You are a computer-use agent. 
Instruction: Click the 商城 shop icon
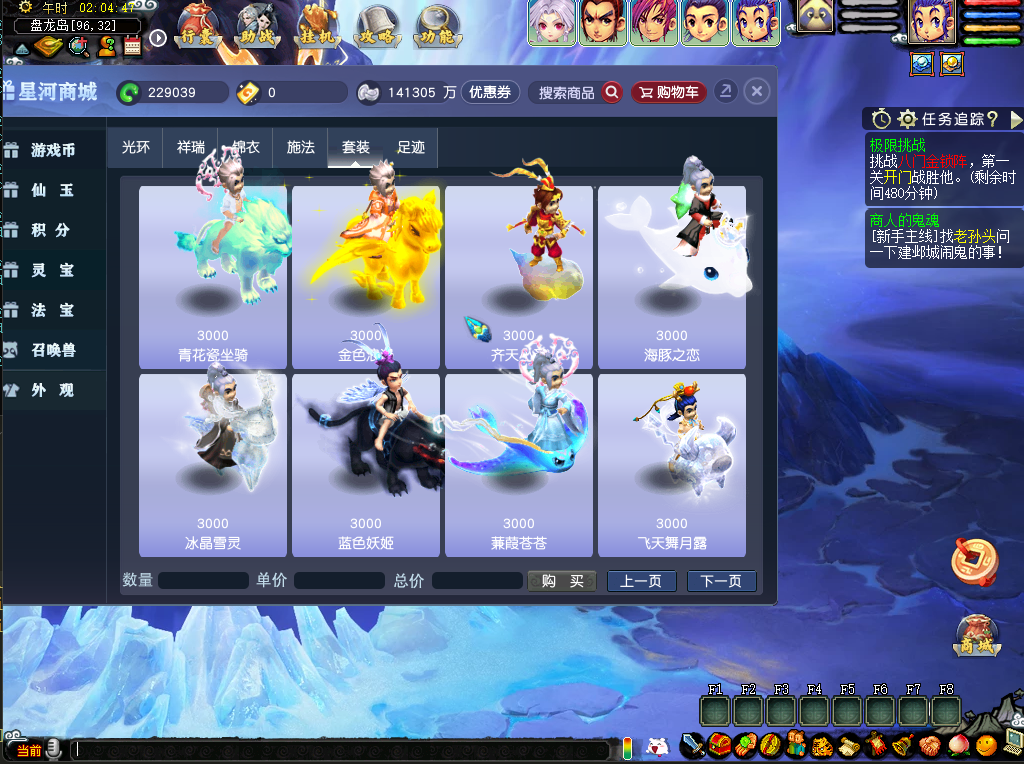click(x=977, y=635)
